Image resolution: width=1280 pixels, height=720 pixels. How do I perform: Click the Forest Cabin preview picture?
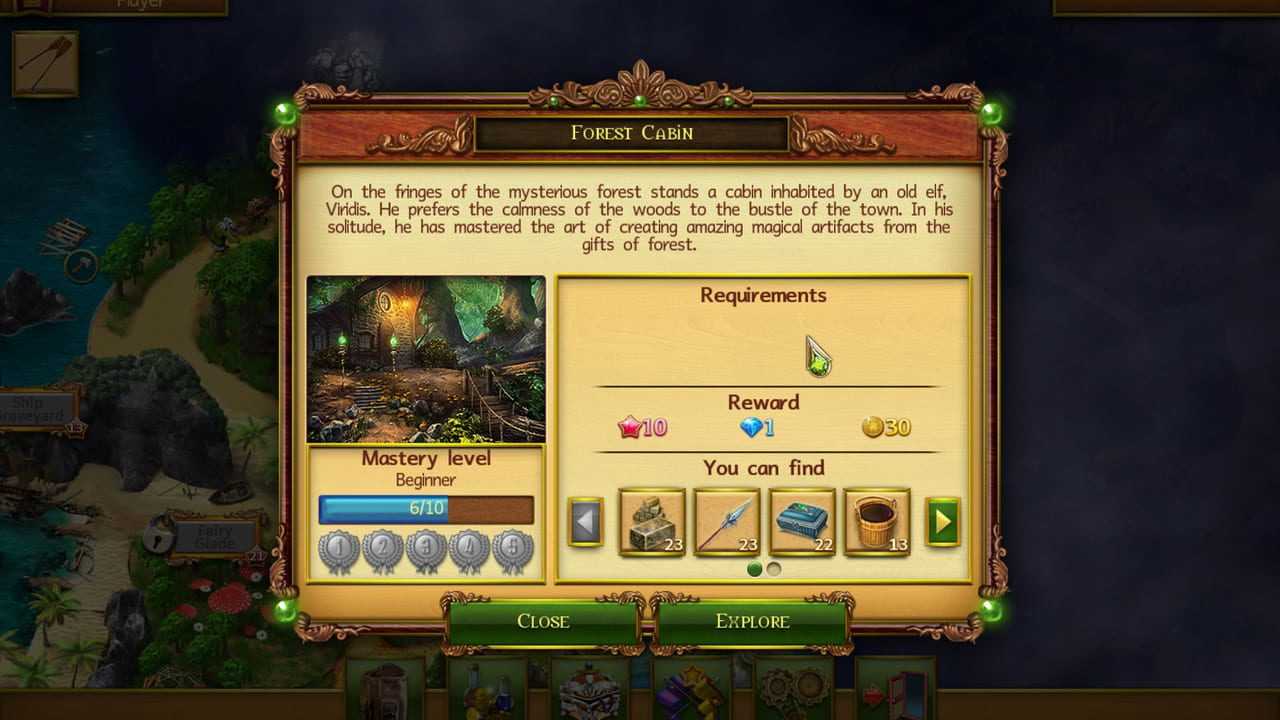coord(426,359)
